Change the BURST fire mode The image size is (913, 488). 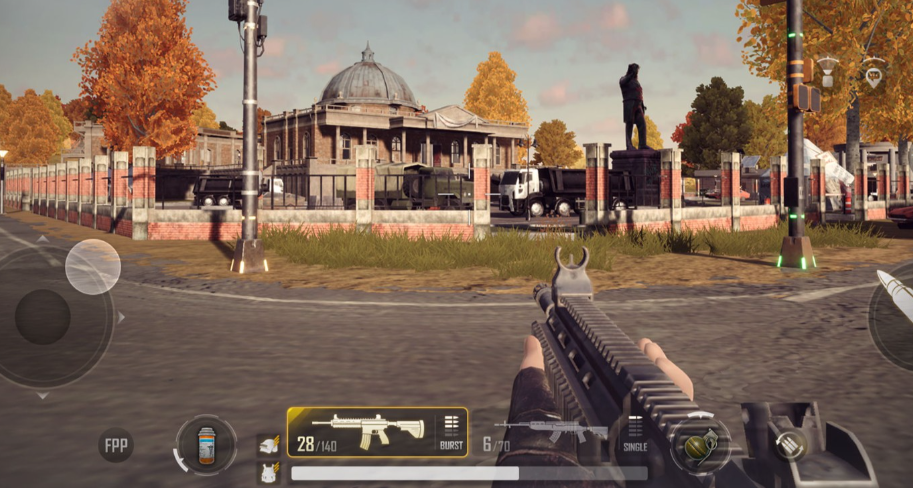[x=451, y=433]
